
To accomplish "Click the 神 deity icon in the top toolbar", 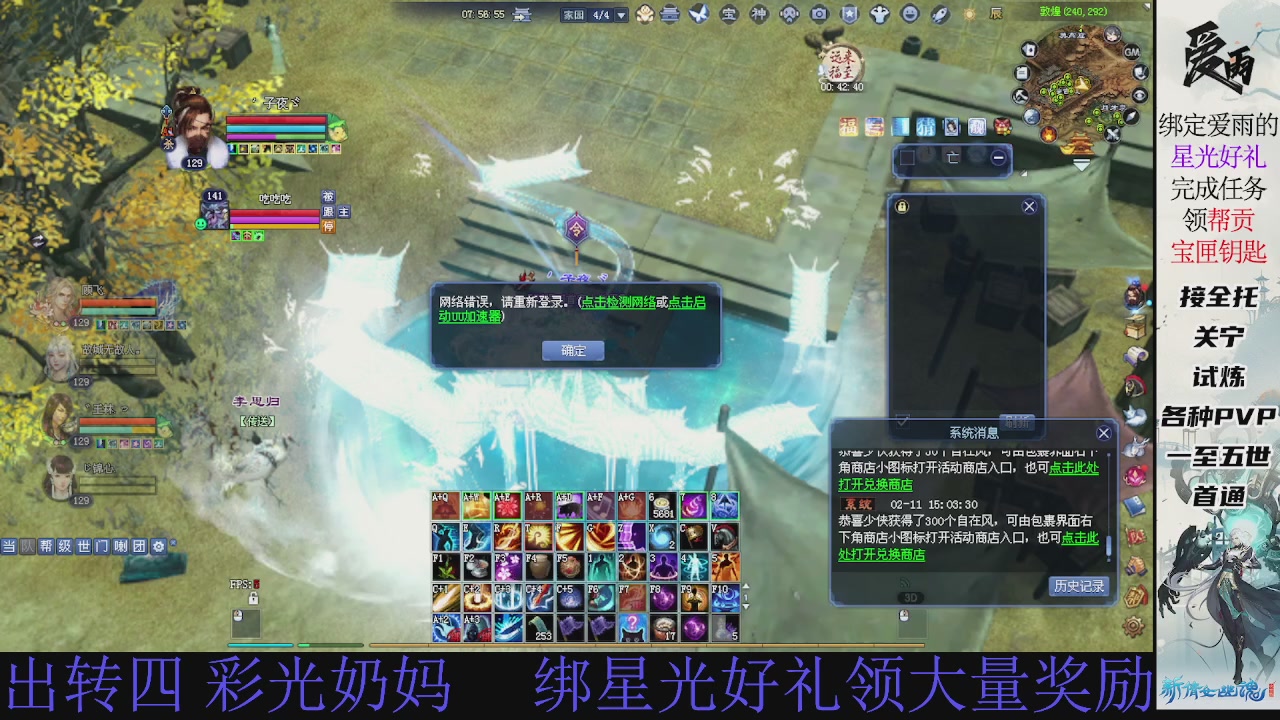I will (x=760, y=13).
